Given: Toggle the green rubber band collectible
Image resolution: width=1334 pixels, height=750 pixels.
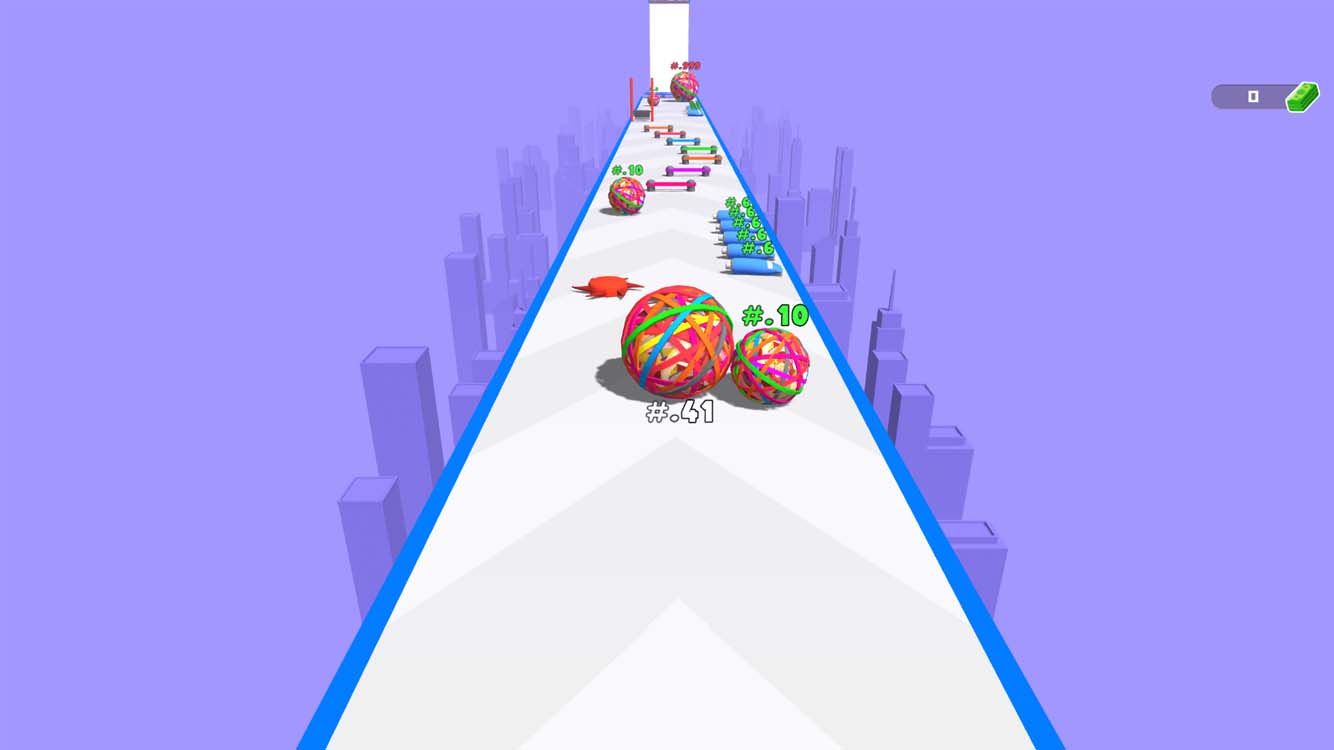Looking at the screenshot, I should 697,148.
